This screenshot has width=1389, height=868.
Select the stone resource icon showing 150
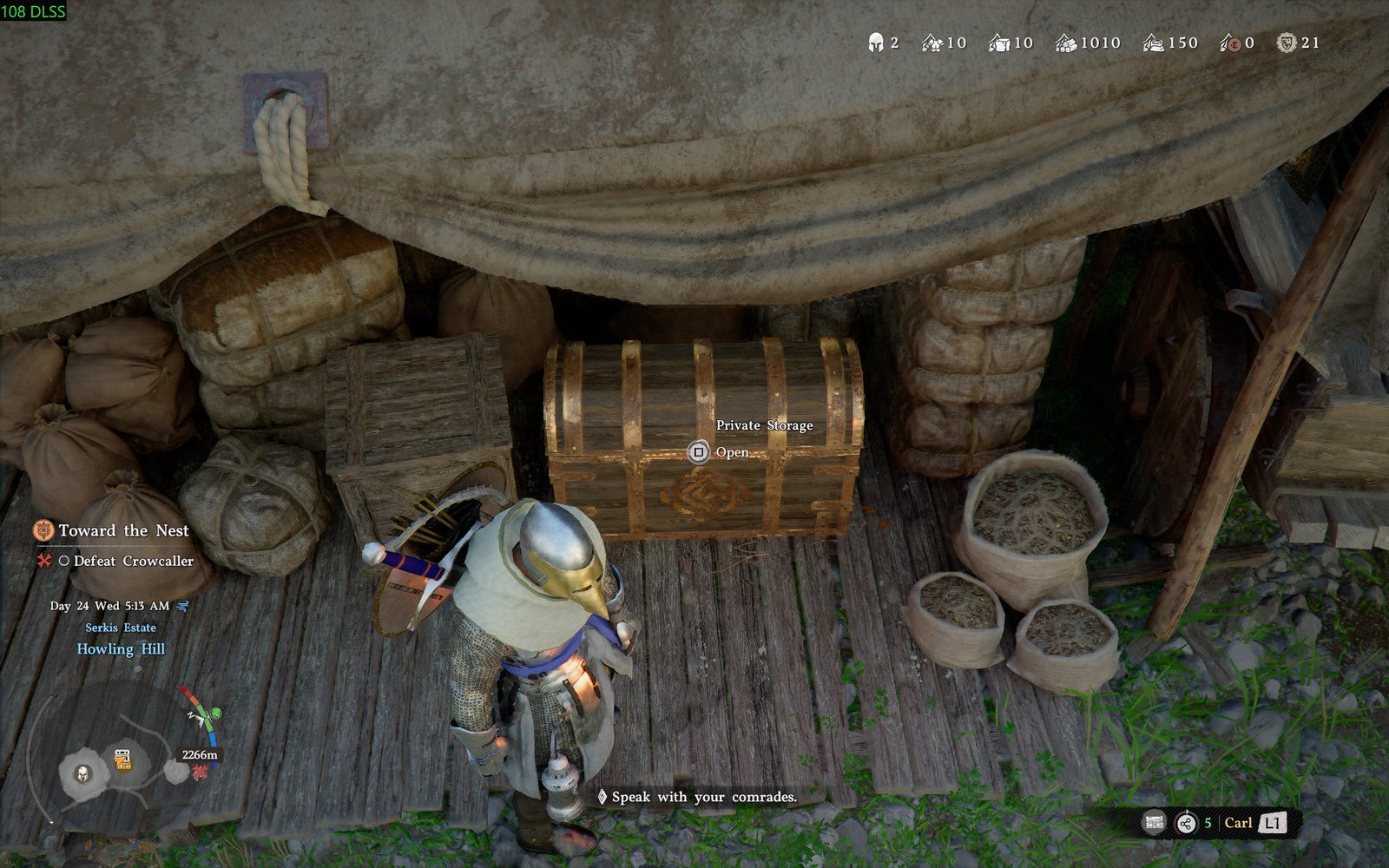click(x=1154, y=41)
